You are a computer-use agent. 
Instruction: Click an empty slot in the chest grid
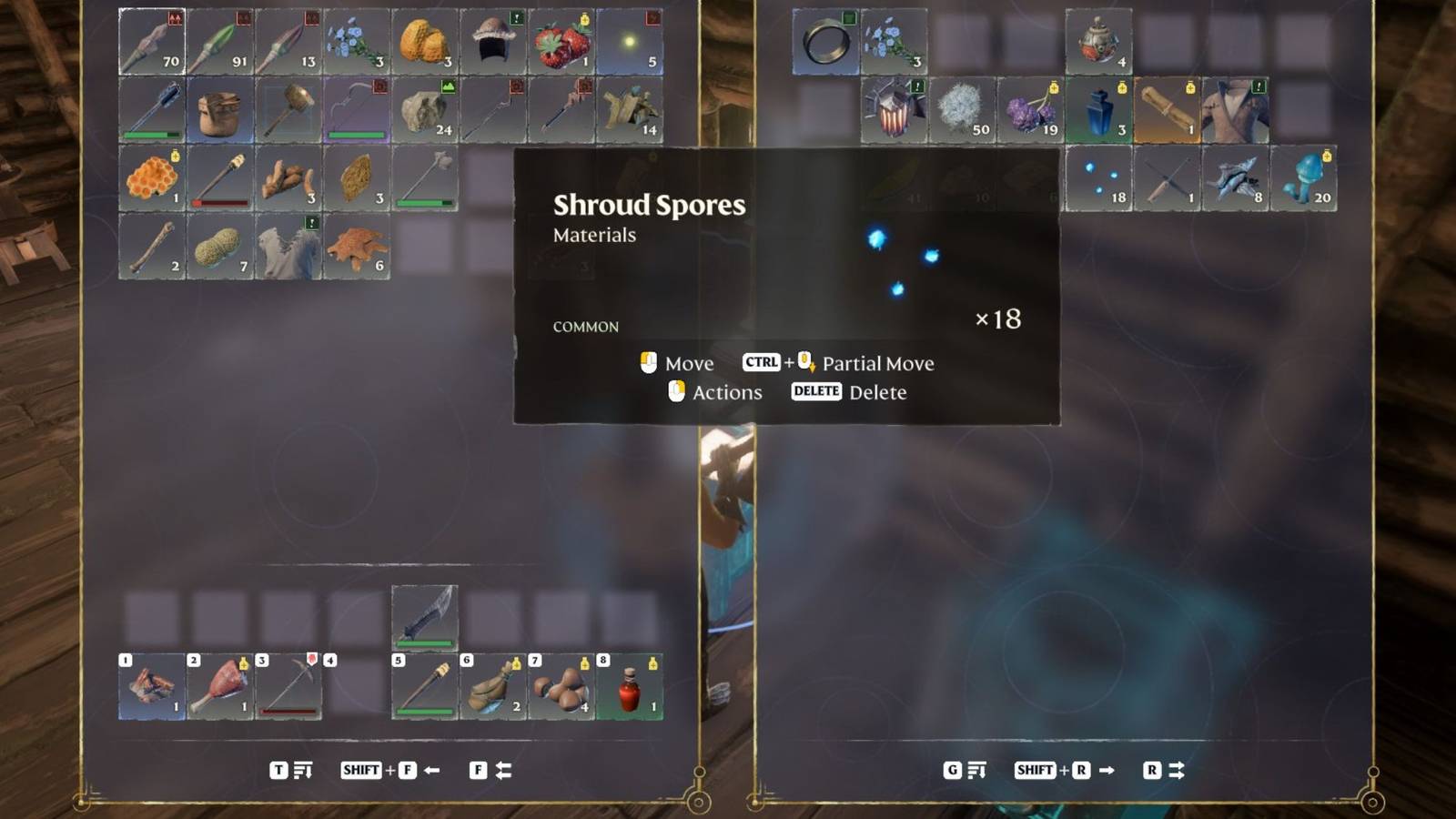click(x=965, y=38)
